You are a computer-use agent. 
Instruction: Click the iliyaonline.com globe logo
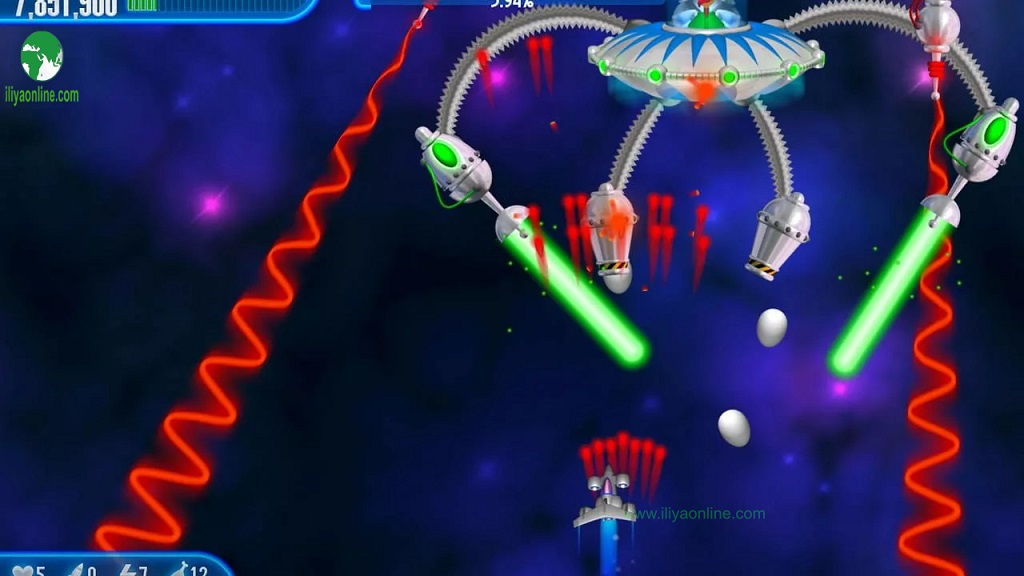(x=42, y=56)
